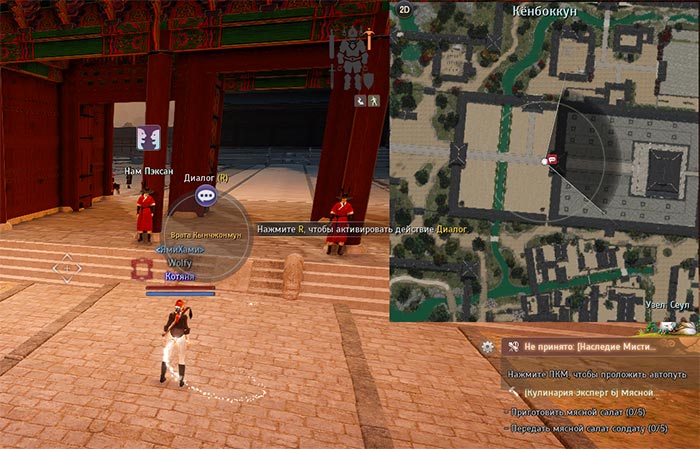Select the red quest marker on the minimap
The height and width of the screenshot is (449, 700).
(550, 159)
